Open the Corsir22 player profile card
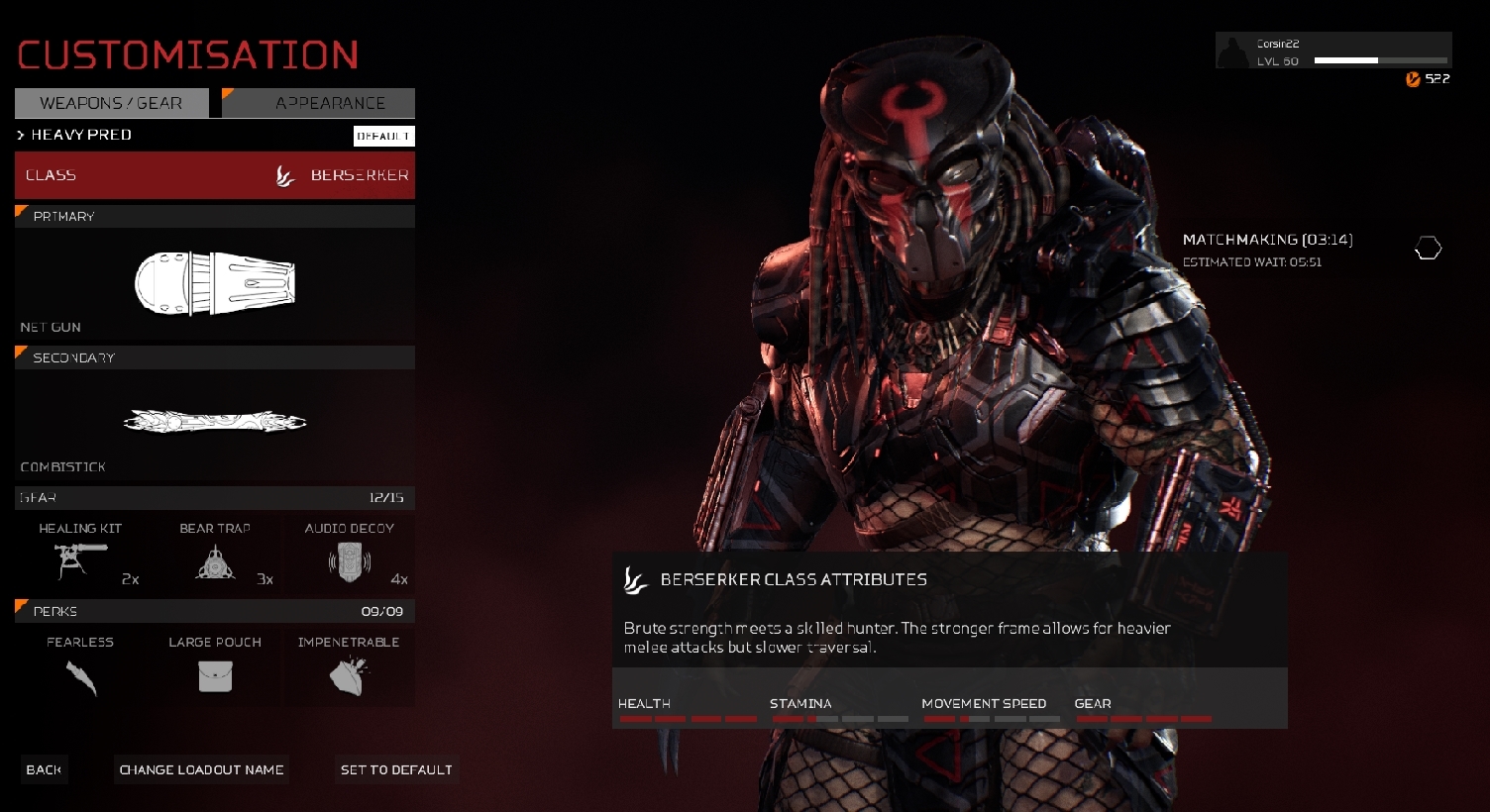Image resolution: width=1490 pixels, height=812 pixels. [1332, 51]
